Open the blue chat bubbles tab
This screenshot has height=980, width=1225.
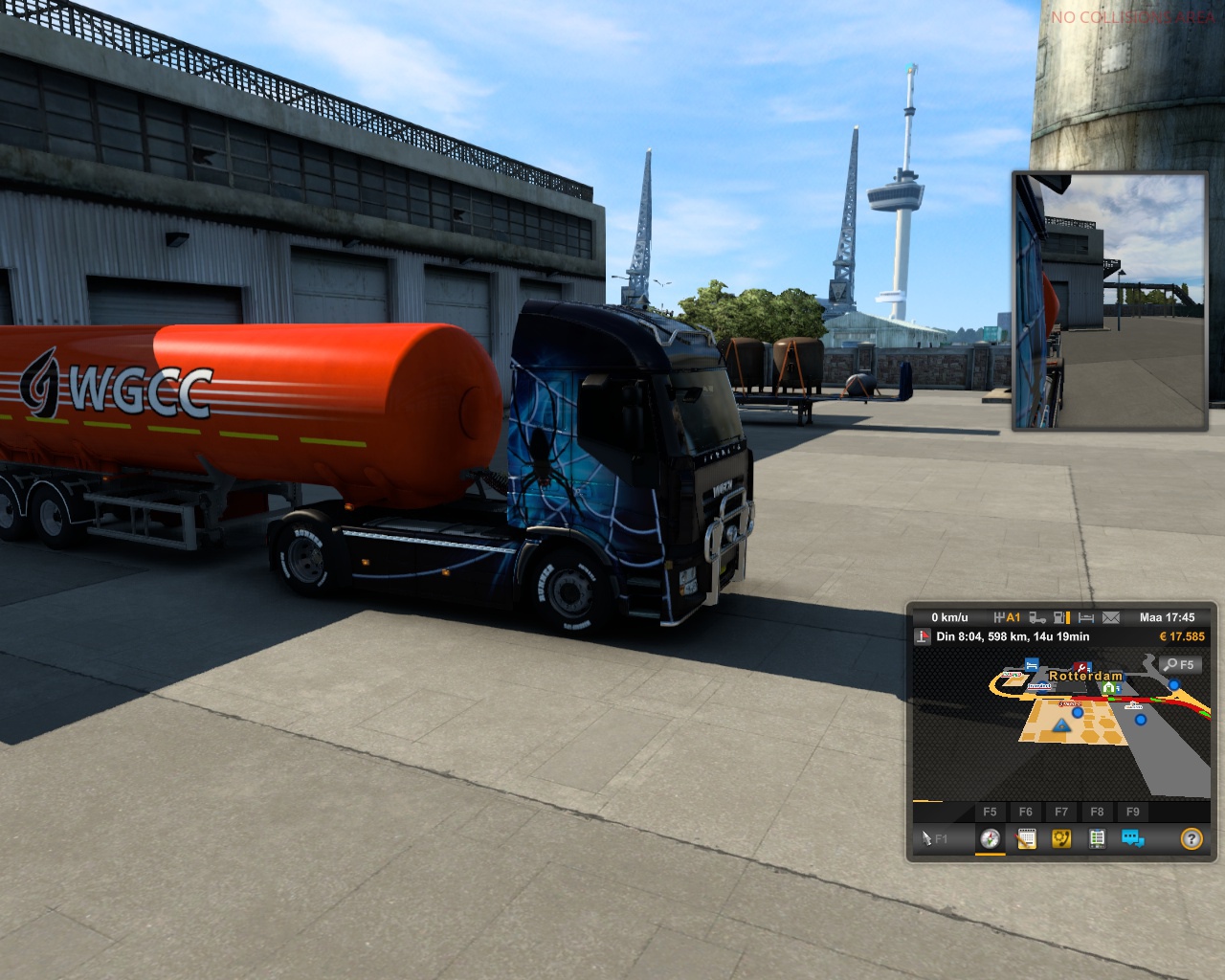1133,839
